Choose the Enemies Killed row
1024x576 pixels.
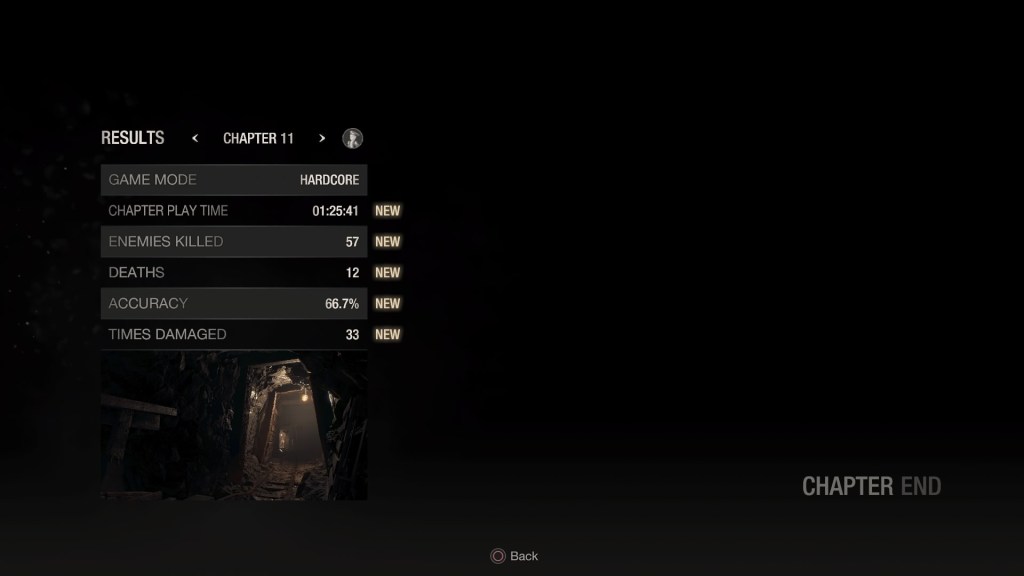click(x=233, y=242)
